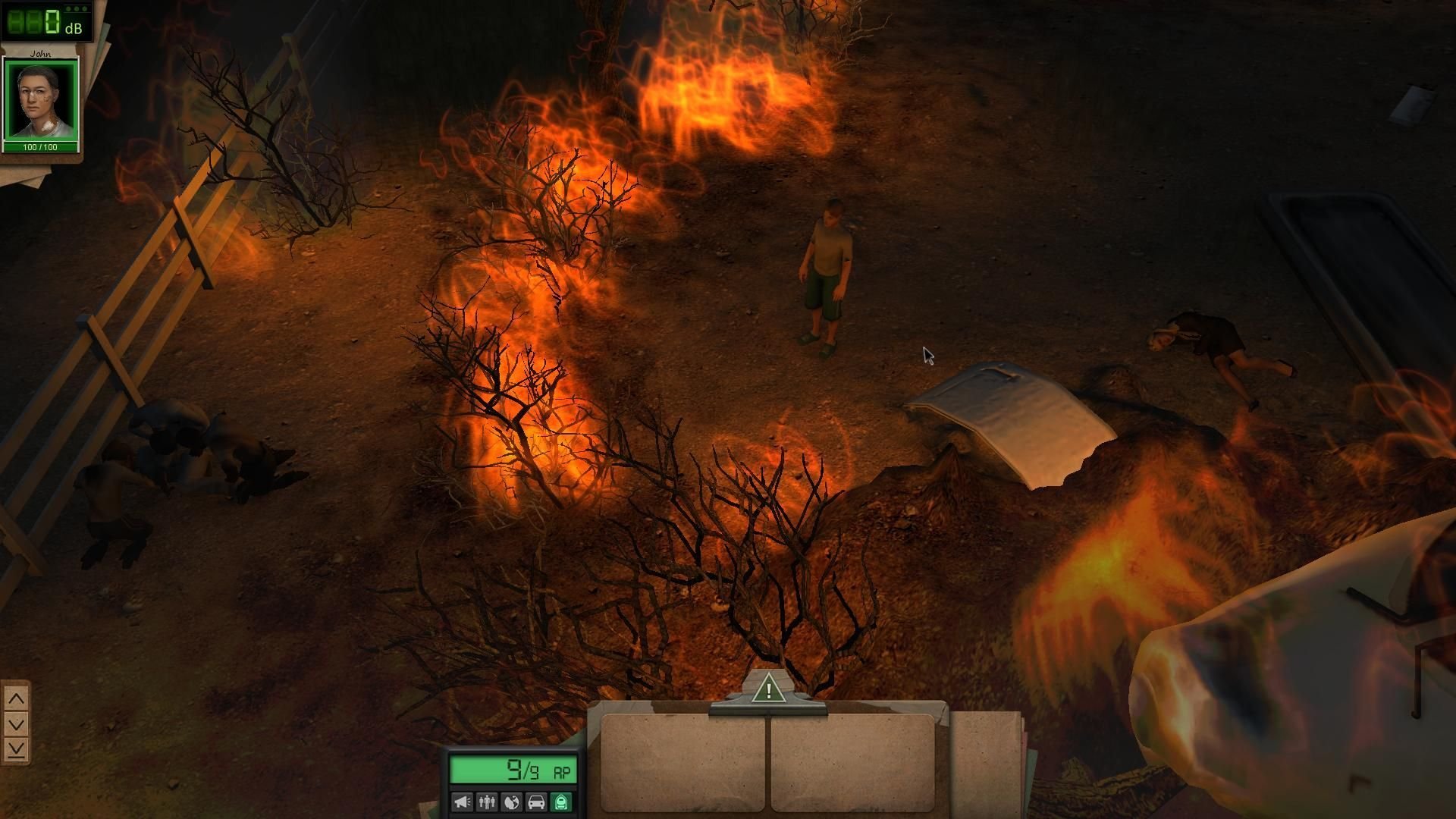Open the group of people panel
This screenshot has height=819, width=1456.
pyautogui.click(x=487, y=802)
